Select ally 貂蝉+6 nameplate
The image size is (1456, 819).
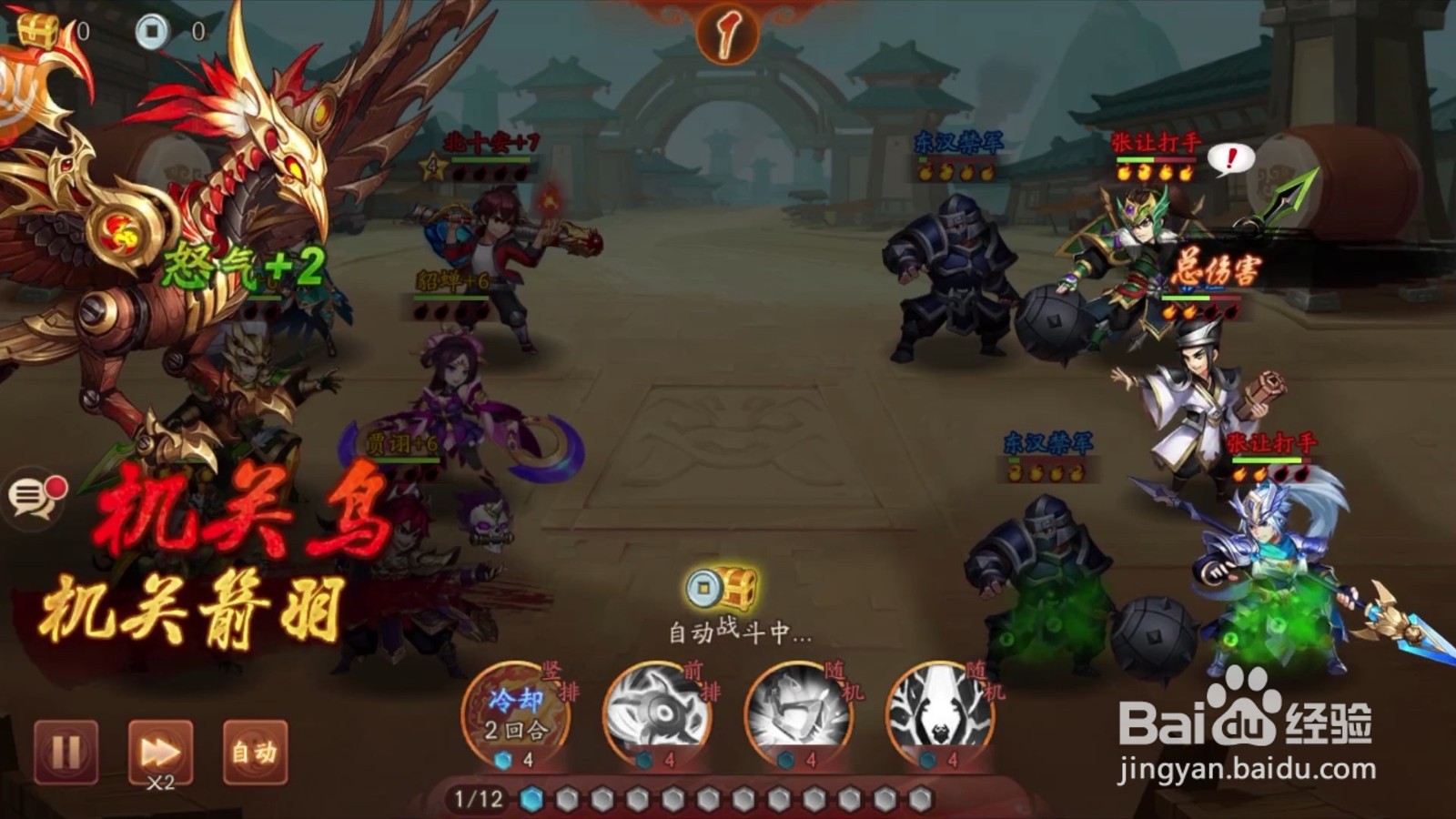coord(452,279)
